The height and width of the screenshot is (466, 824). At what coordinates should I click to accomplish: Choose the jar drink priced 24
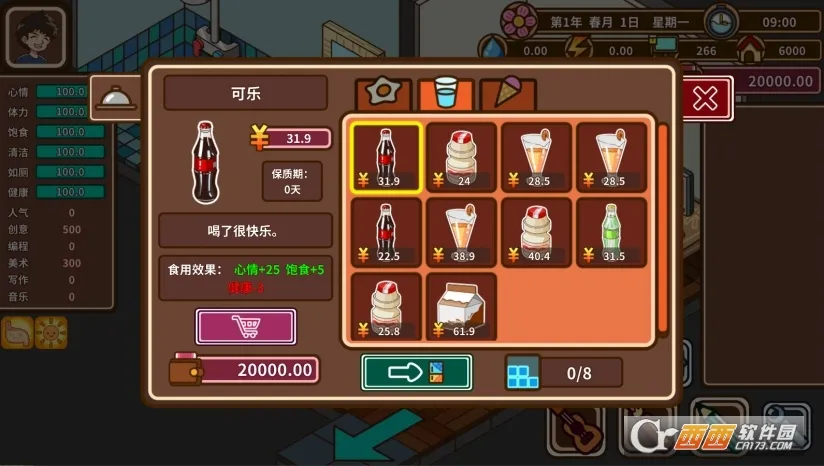point(461,157)
